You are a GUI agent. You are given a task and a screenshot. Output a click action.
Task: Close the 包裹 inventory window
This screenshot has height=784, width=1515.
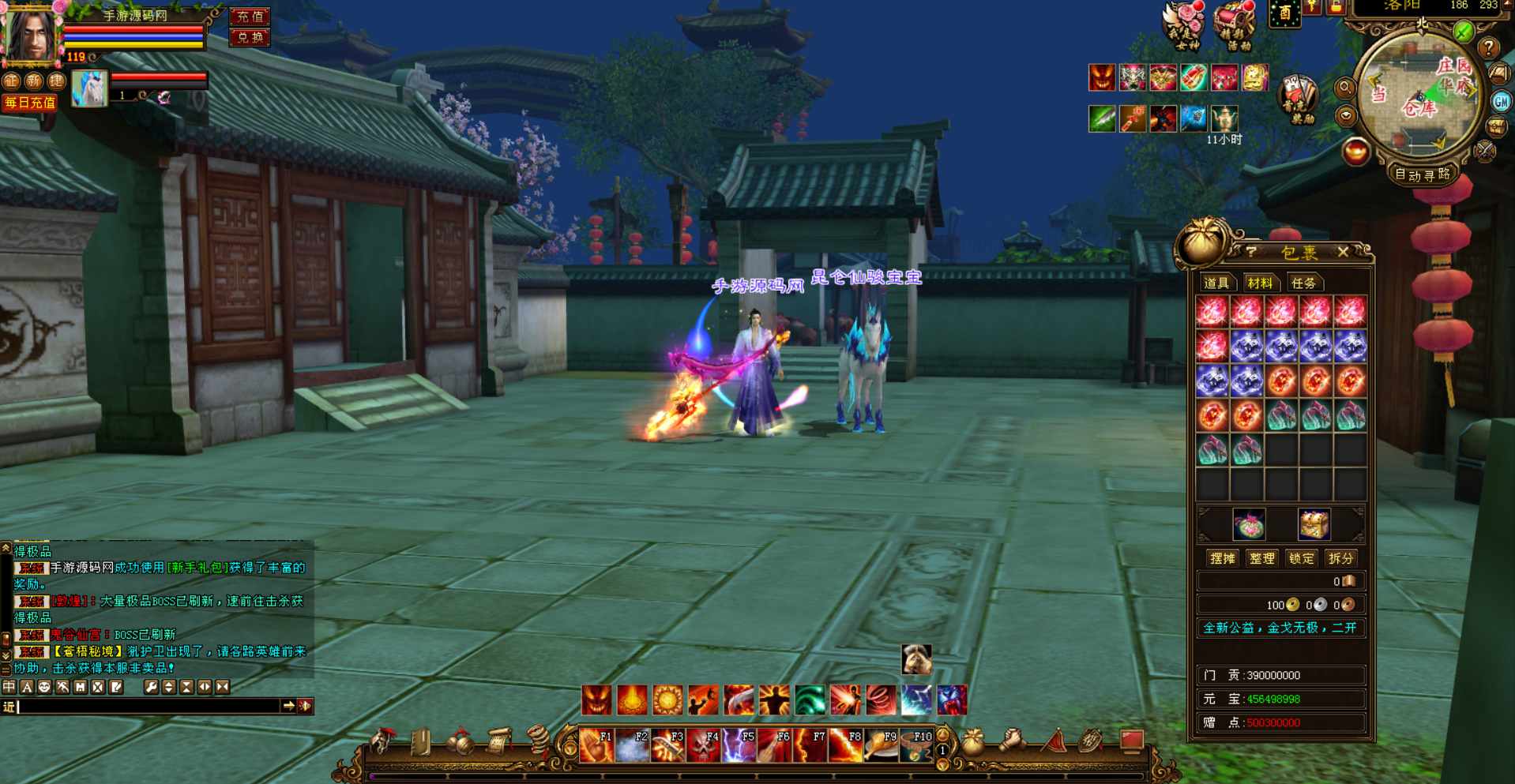(1343, 252)
